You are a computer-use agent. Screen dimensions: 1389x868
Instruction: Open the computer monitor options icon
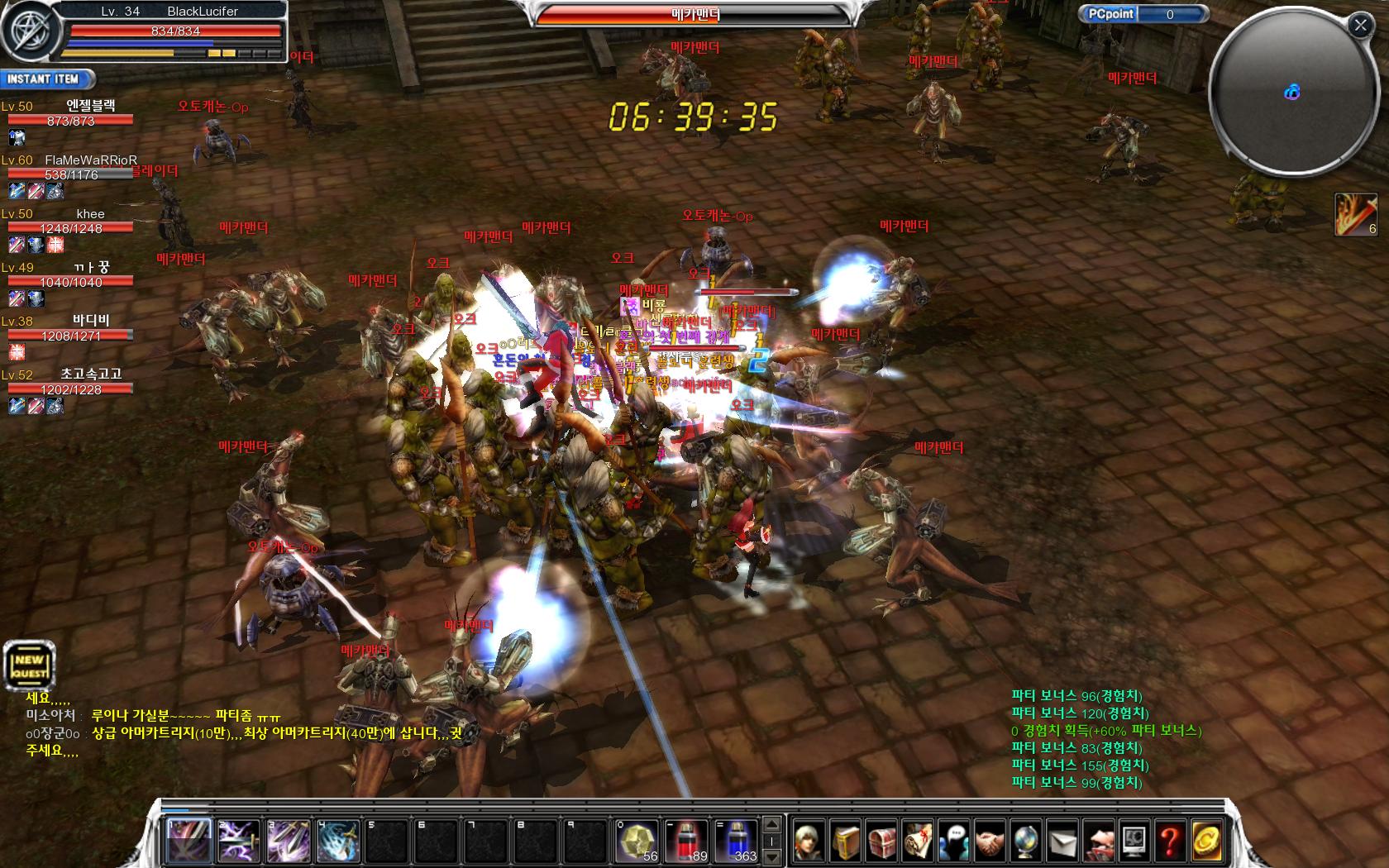(x=1134, y=842)
